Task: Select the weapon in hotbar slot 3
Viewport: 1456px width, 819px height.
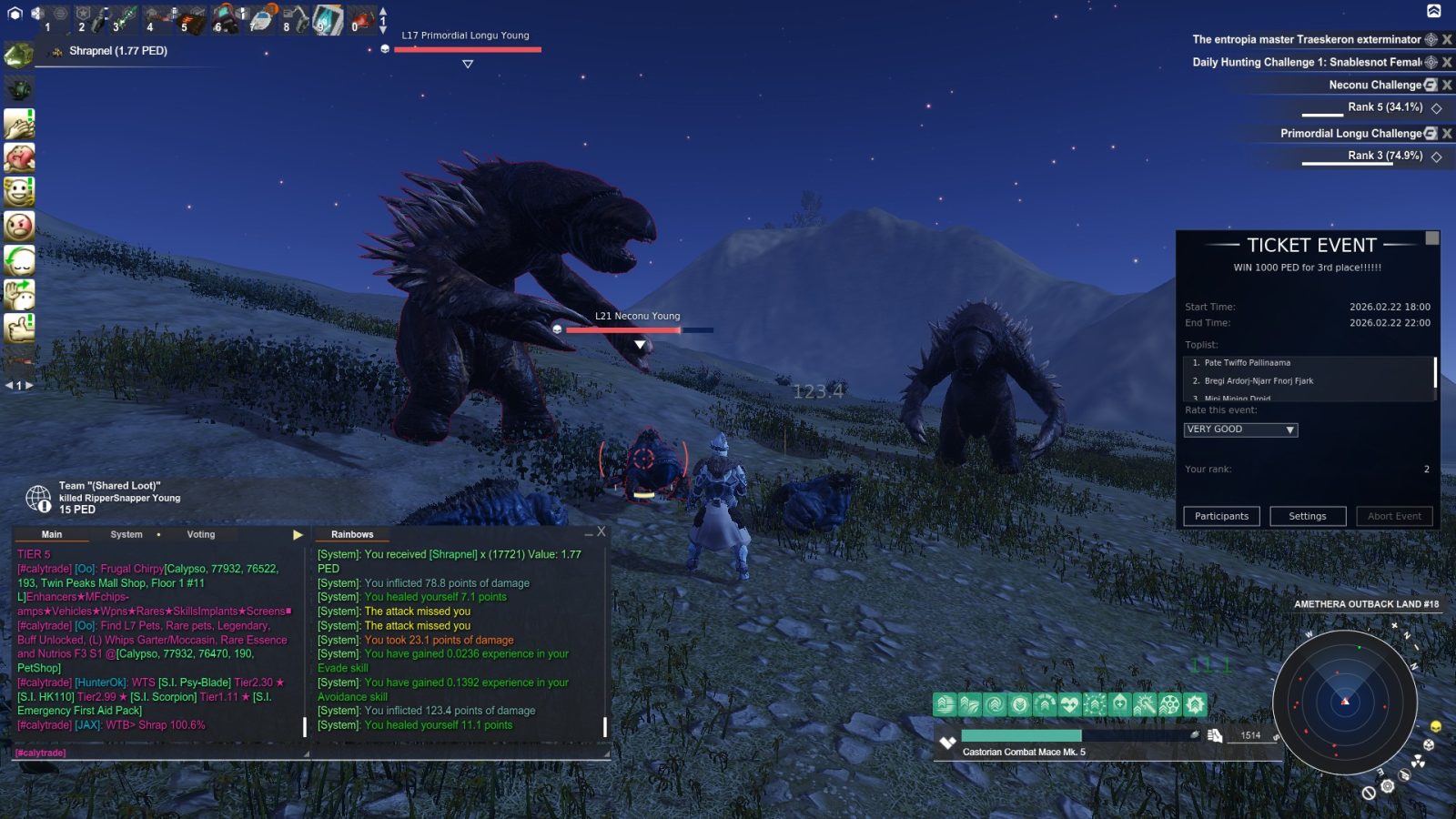Action: pyautogui.click(x=126, y=15)
